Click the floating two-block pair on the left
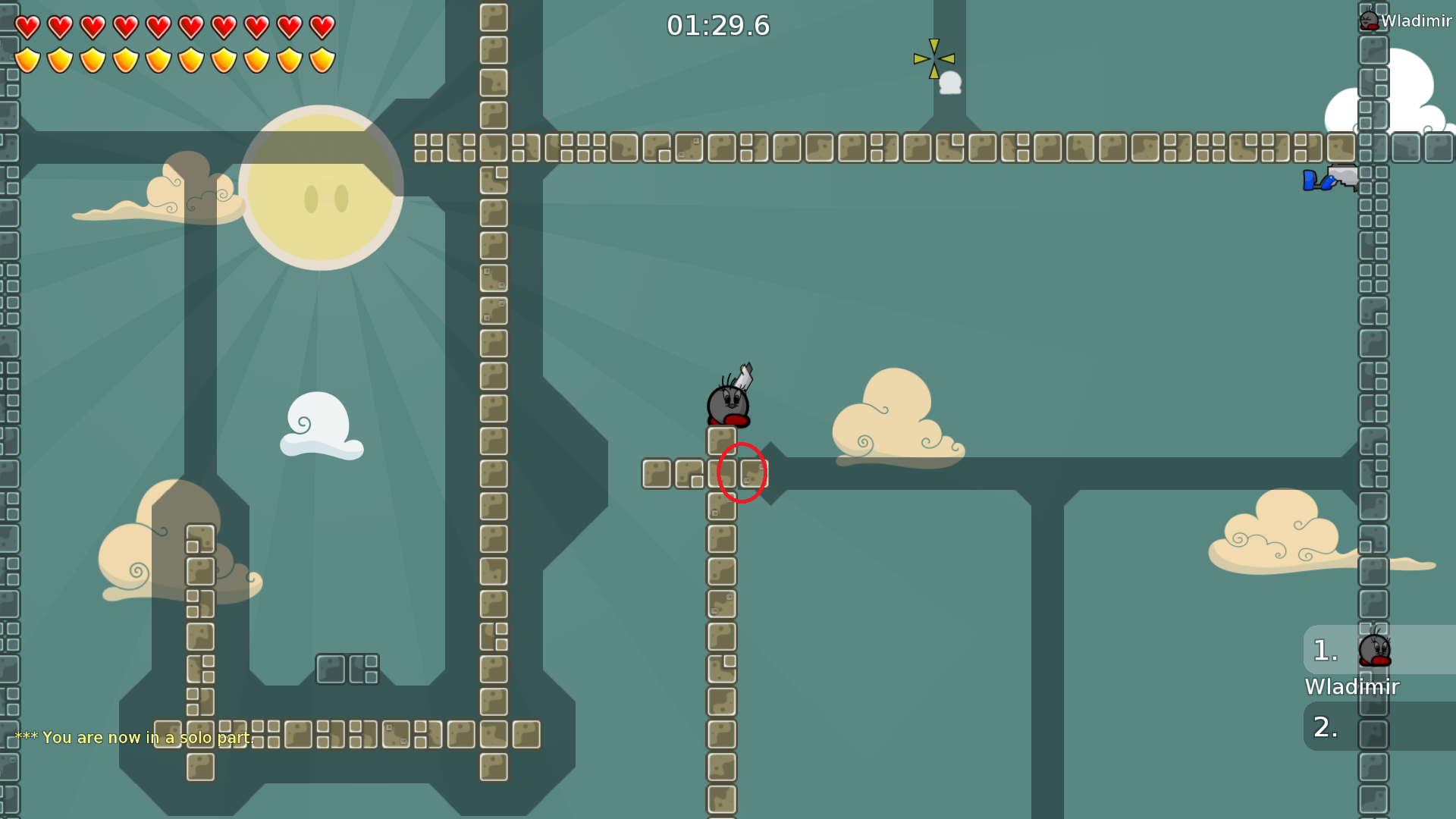The width and height of the screenshot is (1456, 819). 349,669
